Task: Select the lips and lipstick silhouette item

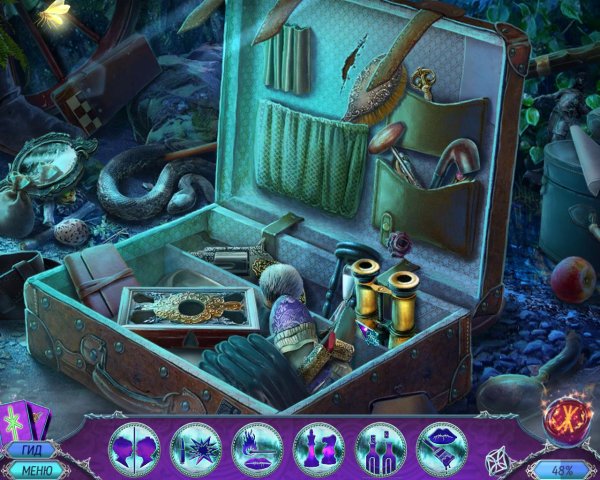Action: point(442,445)
